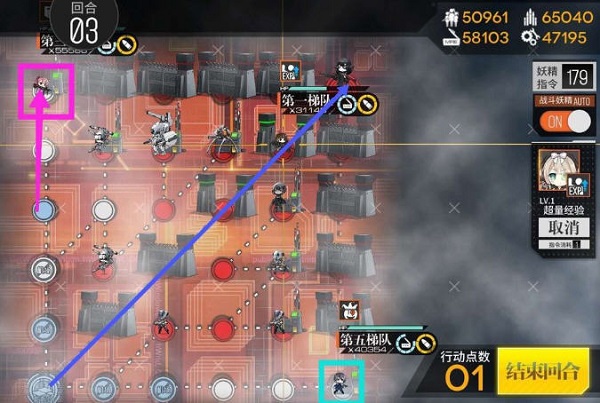Click the yellow 结束回合 end turn button

[x=543, y=372]
